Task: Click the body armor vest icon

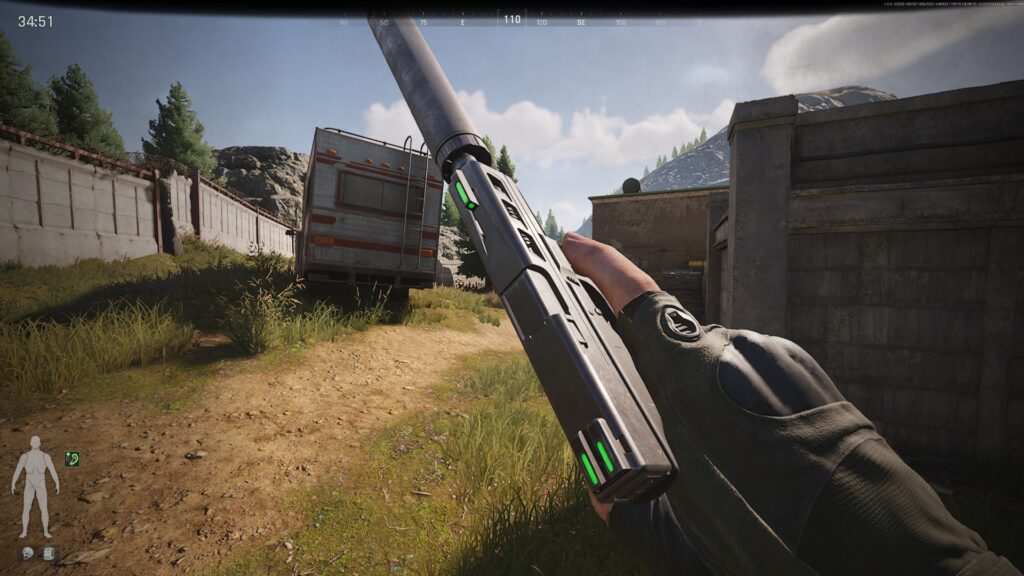Action: pos(48,553)
